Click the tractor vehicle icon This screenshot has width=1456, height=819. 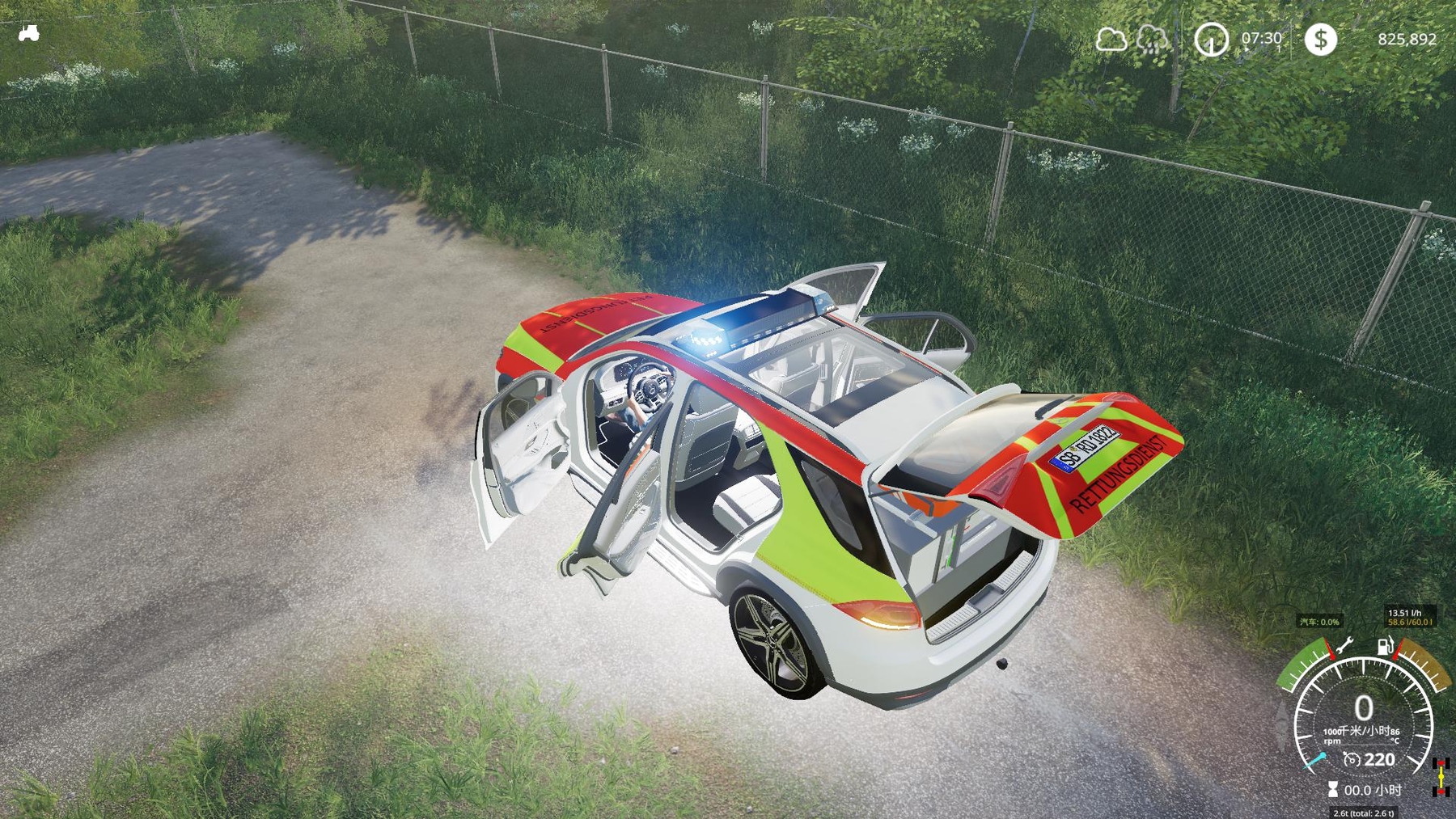(29, 33)
